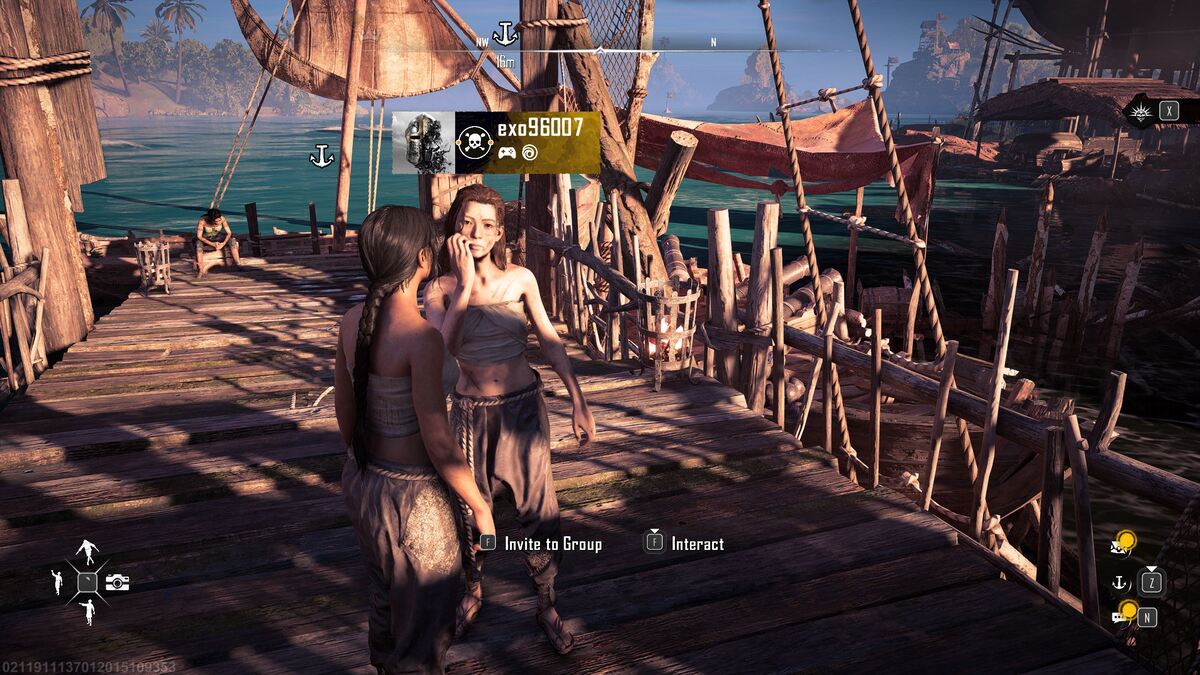Click the anchor marker on the compass bar
This screenshot has width=1200, height=675.
pyautogui.click(x=505, y=35)
